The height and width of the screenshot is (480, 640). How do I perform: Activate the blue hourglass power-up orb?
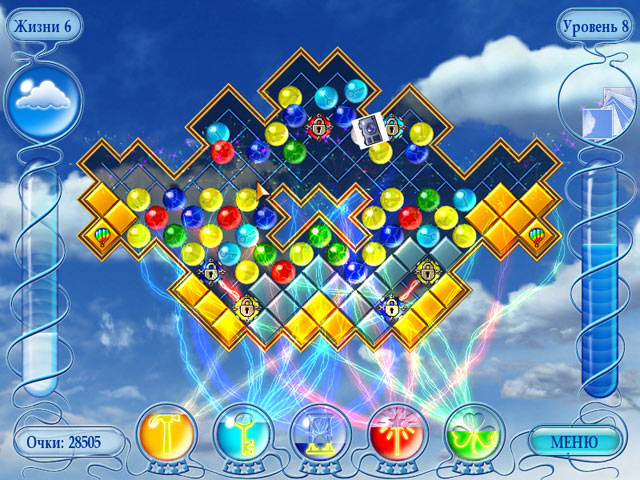pyautogui.click(x=320, y=432)
